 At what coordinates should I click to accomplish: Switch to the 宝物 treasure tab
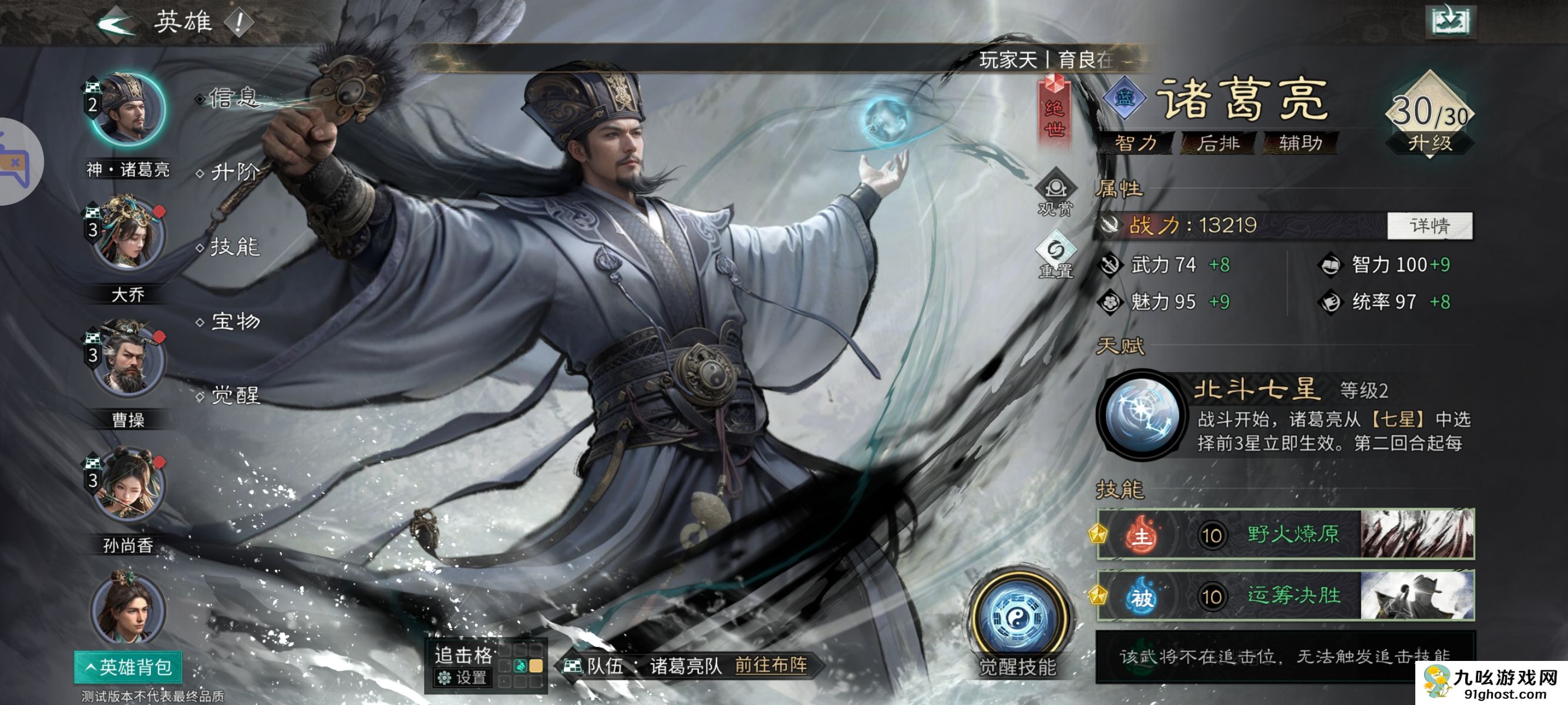[x=235, y=321]
